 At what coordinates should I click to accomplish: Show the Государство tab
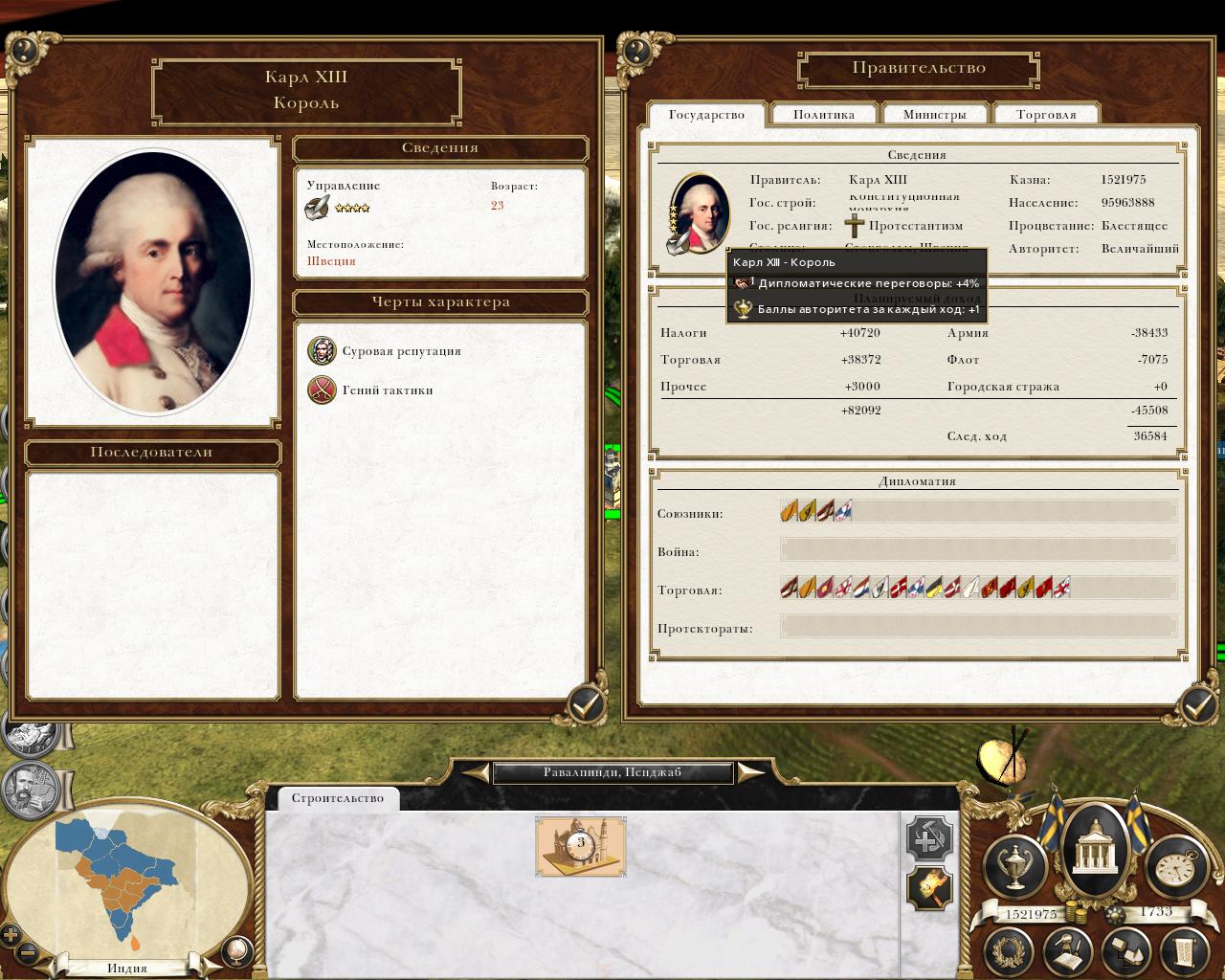pos(706,115)
